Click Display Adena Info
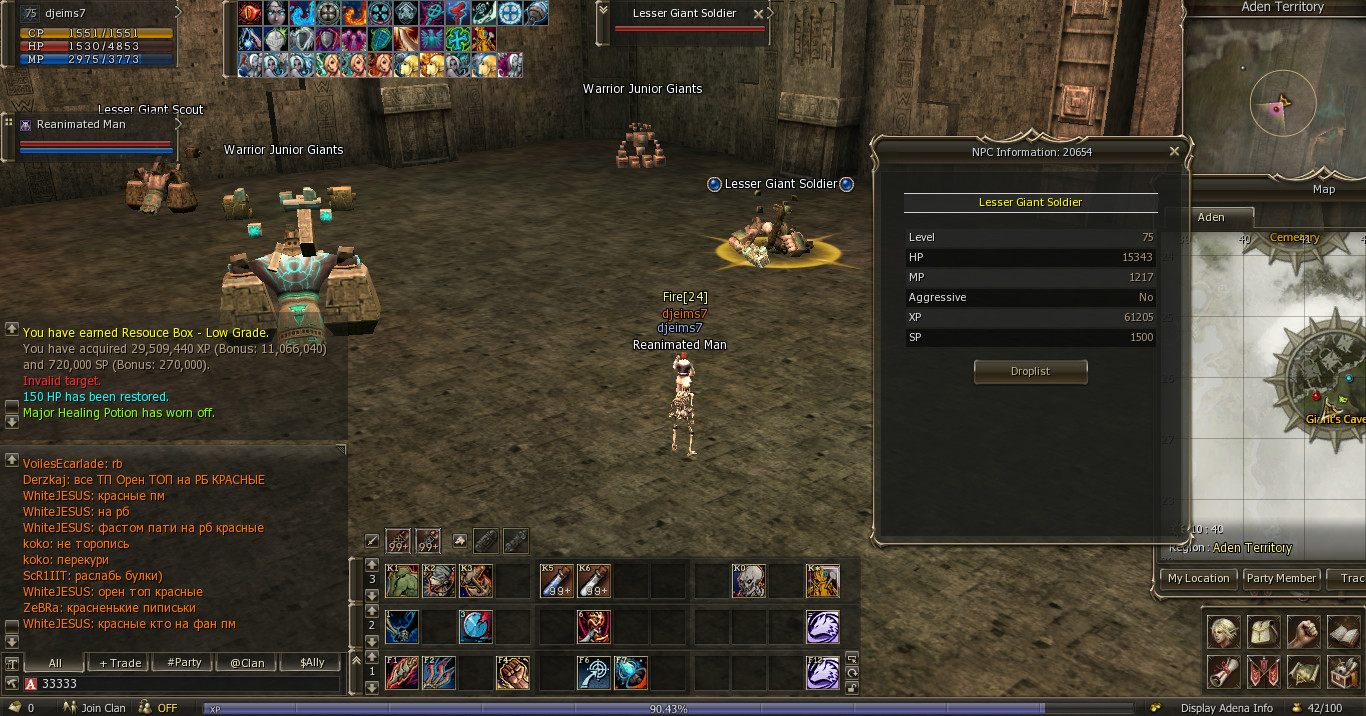The width and height of the screenshot is (1366, 716). [1226, 708]
